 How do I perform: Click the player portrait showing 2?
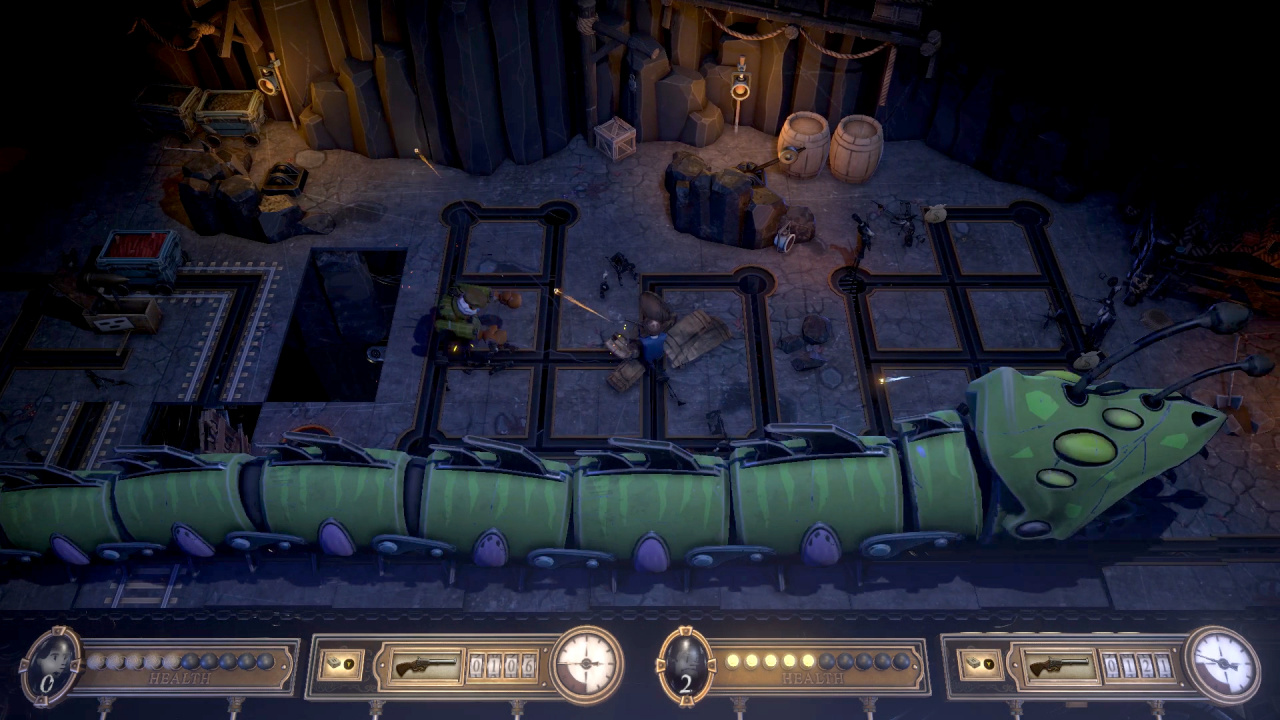click(x=687, y=664)
